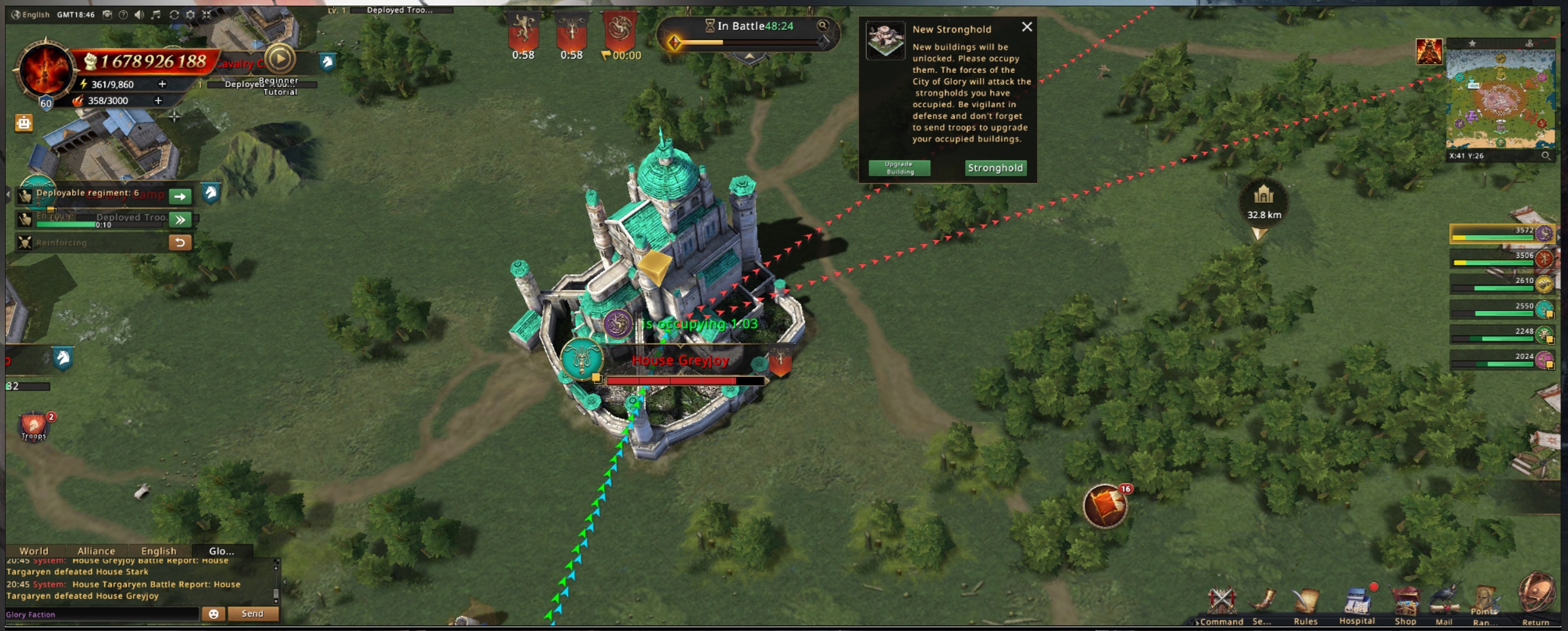Viewport: 1568px width, 631px height.
Task: Toggle sound with the speaker icon
Action: 139,14
